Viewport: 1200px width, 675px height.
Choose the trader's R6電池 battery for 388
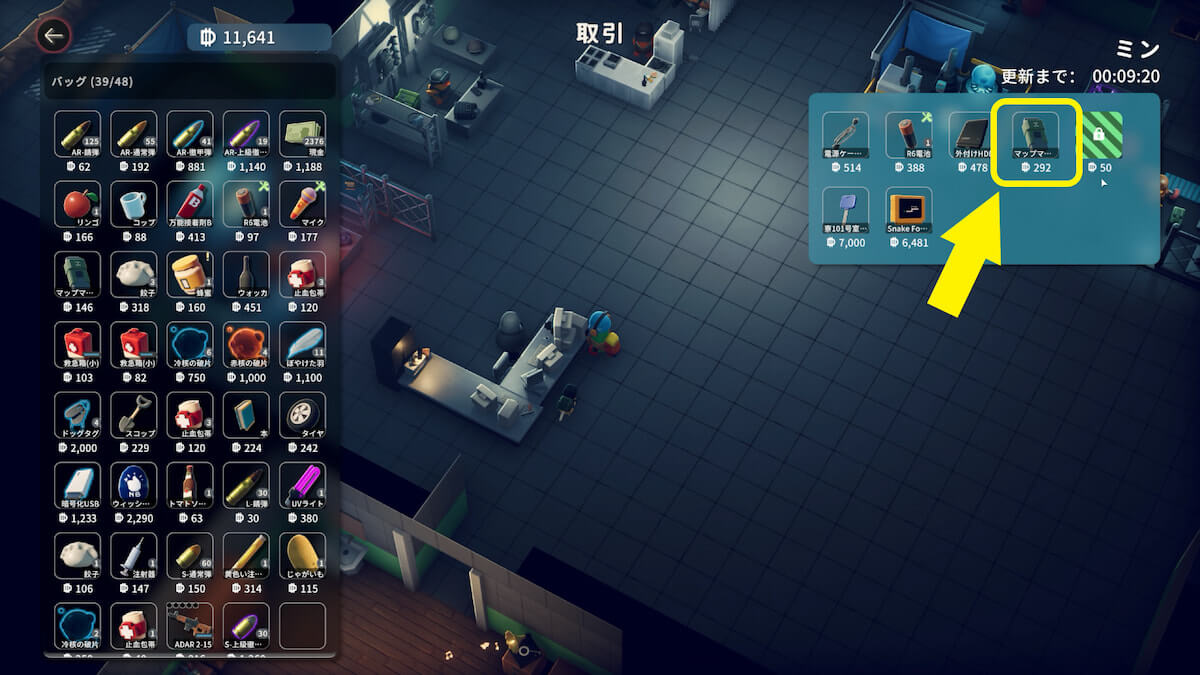[908, 136]
